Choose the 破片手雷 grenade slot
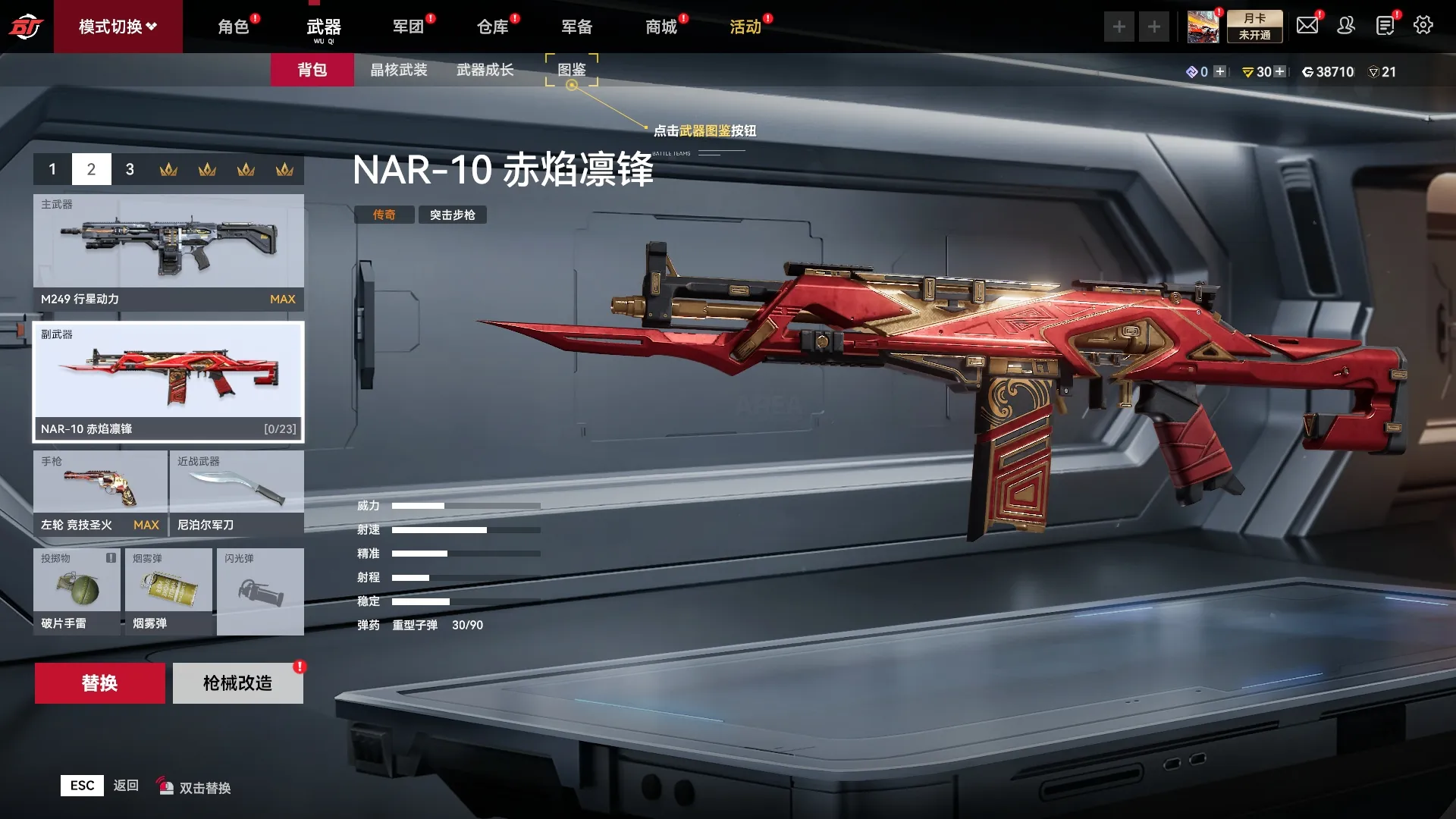This screenshot has width=1456, height=819. click(x=77, y=591)
